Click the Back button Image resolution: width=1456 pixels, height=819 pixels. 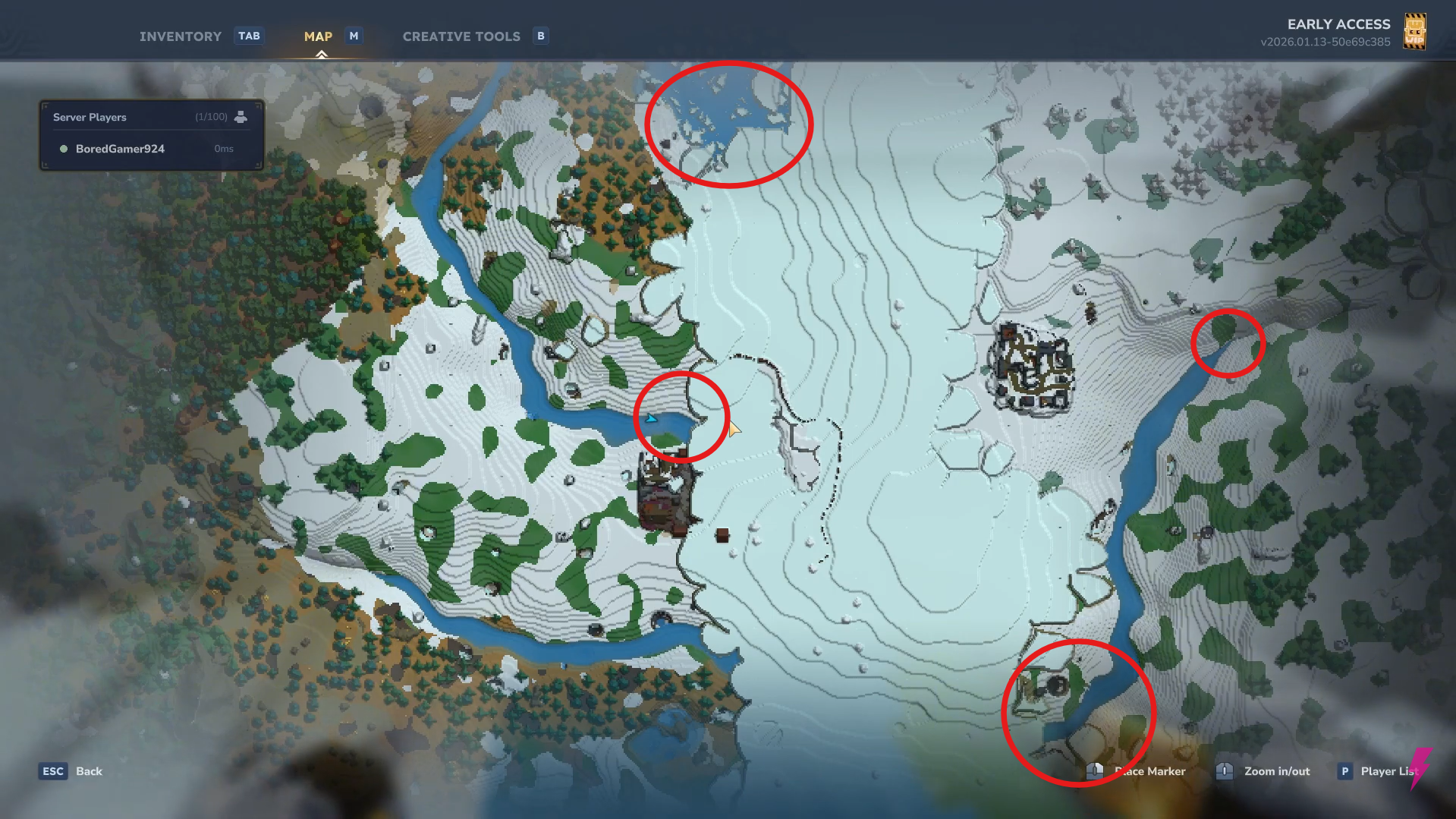click(89, 770)
